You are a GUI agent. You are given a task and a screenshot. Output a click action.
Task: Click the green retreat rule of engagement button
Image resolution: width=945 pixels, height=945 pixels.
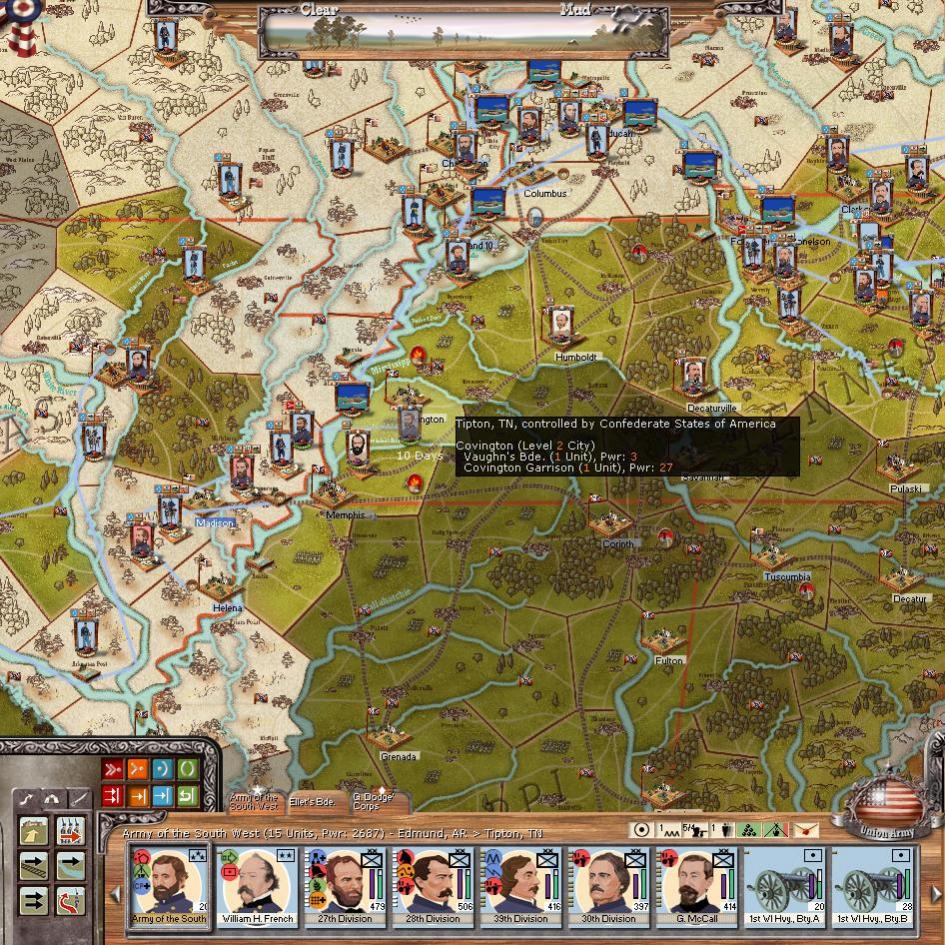pos(187,796)
